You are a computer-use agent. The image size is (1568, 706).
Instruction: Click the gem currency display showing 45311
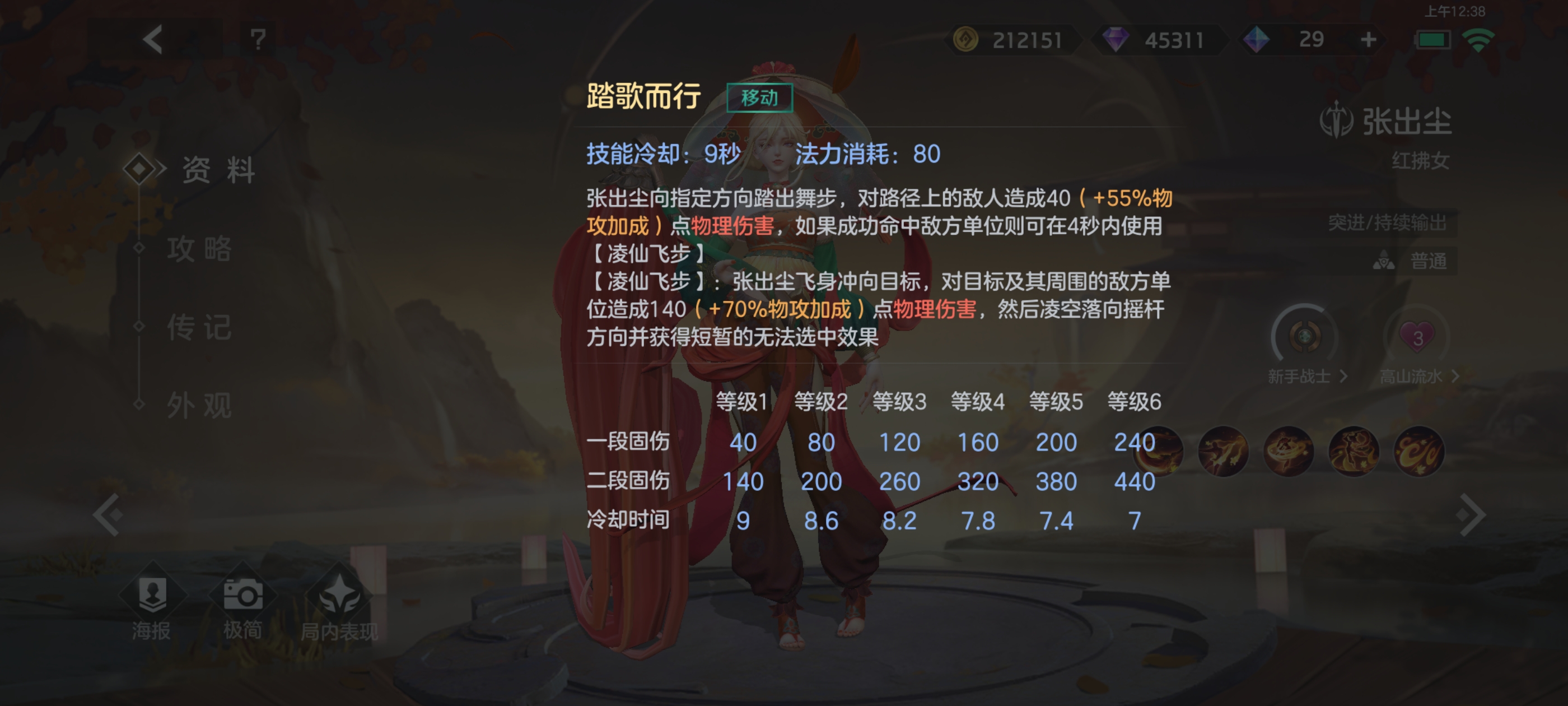(1160, 39)
